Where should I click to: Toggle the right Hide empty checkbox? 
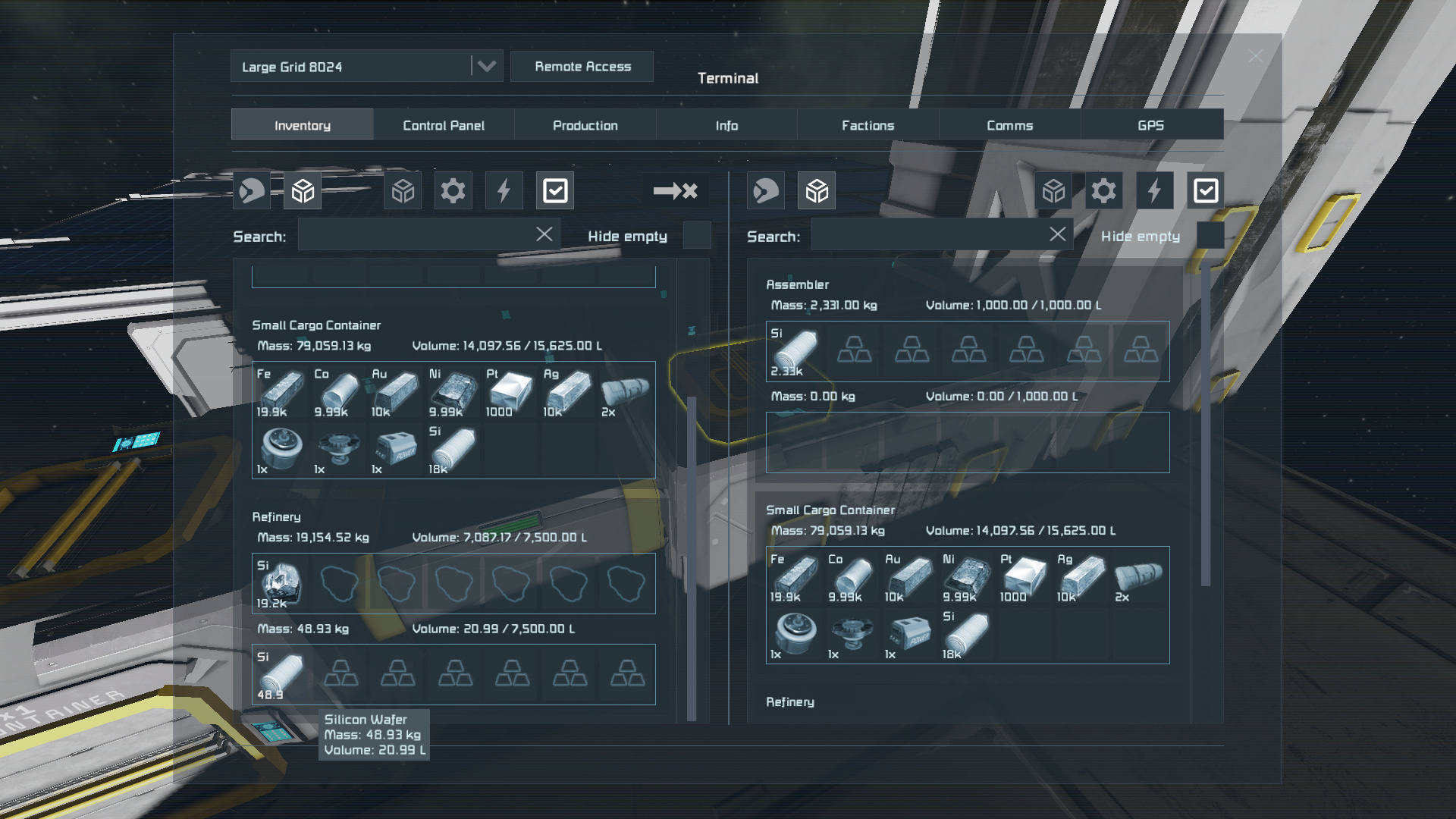click(1210, 236)
